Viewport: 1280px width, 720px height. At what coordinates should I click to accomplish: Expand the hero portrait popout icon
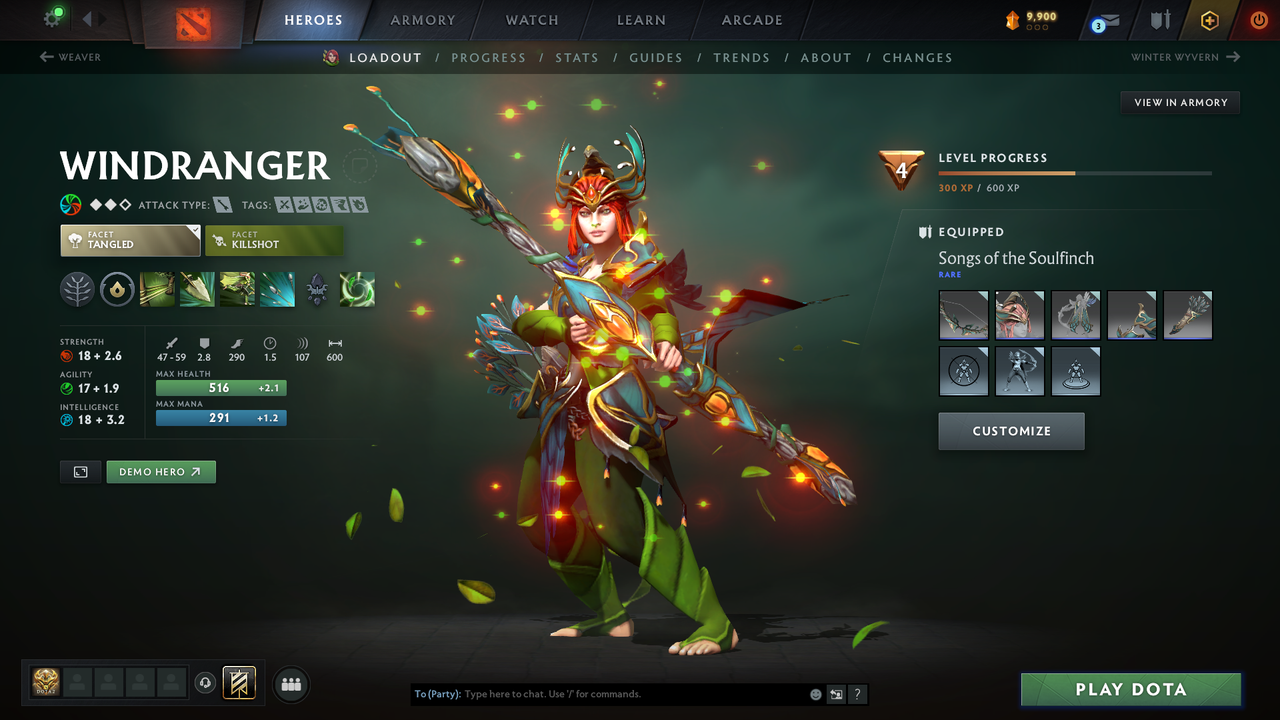coord(80,471)
